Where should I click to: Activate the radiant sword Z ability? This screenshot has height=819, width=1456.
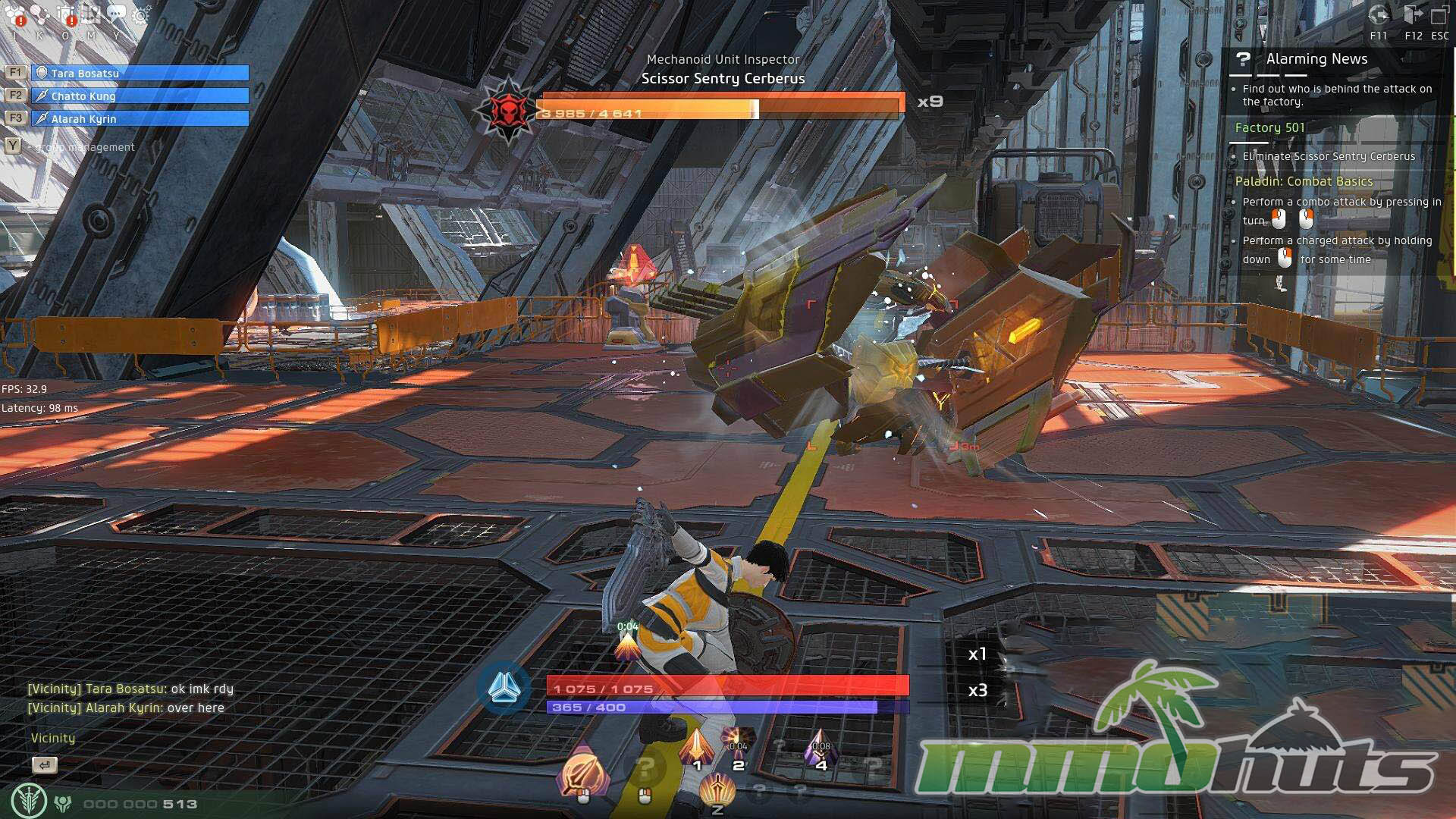[x=717, y=791]
